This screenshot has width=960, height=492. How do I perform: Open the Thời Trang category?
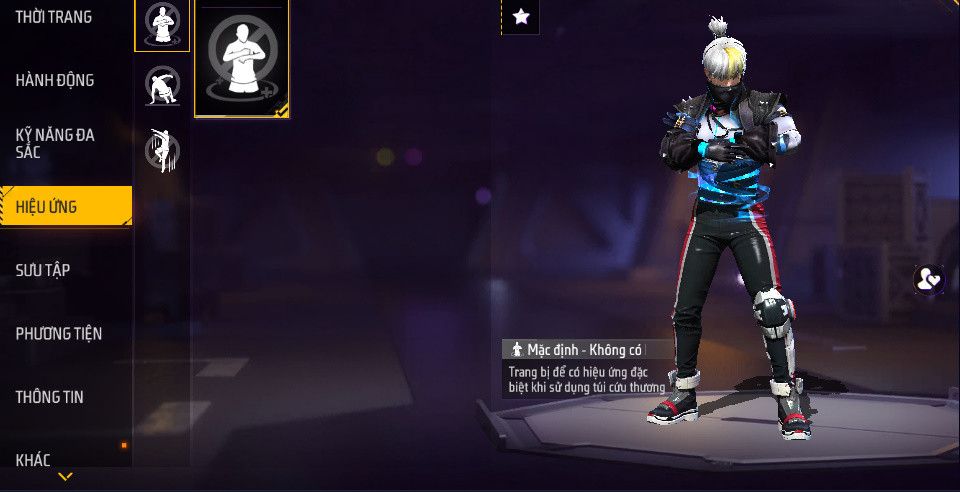[x=54, y=17]
